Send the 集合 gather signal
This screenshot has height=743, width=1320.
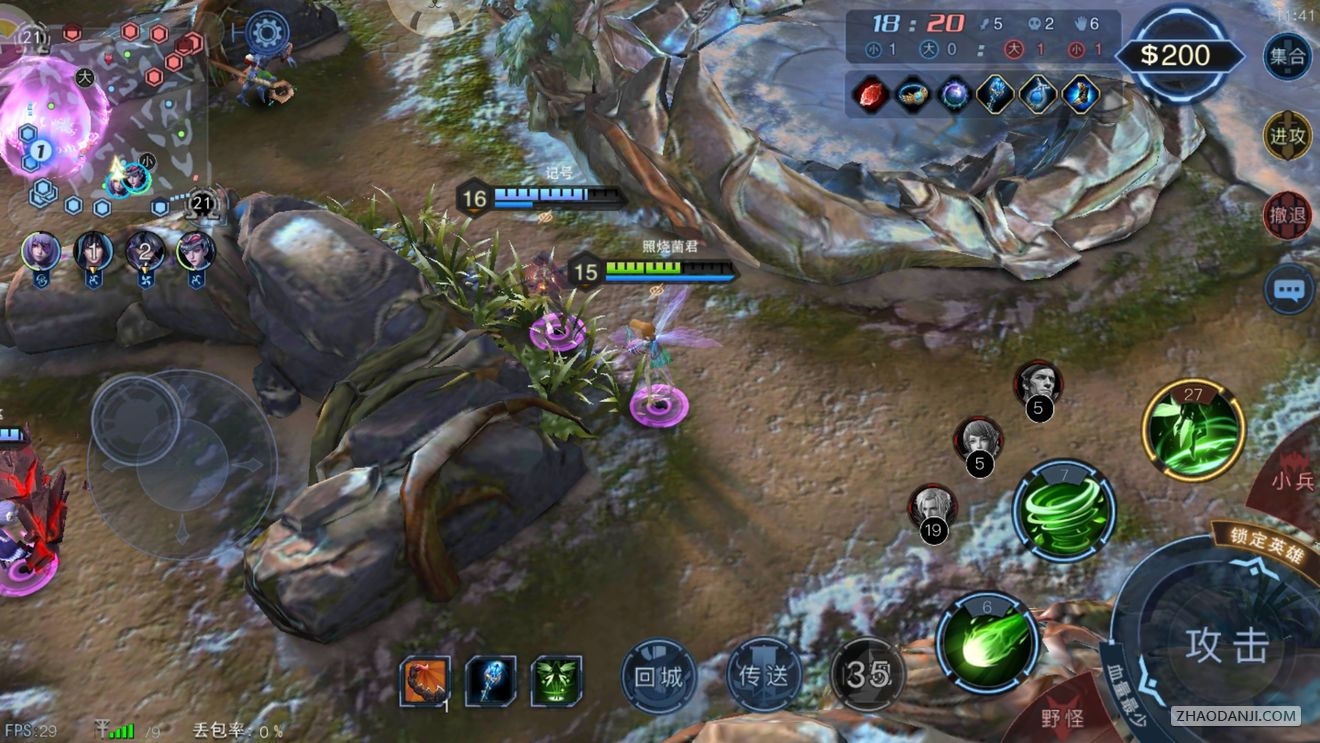pos(1287,56)
